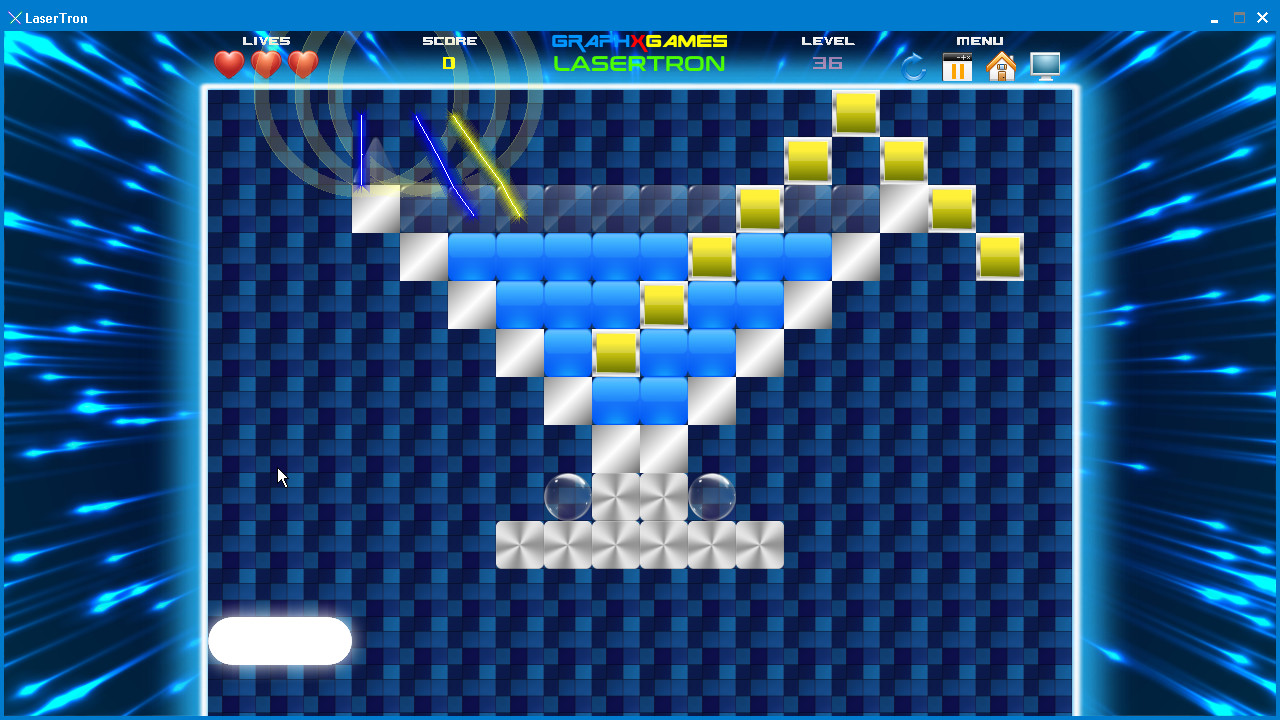The width and height of the screenshot is (1280, 720).
Task: Click the left transparent bubble ball
Action: [567, 497]
